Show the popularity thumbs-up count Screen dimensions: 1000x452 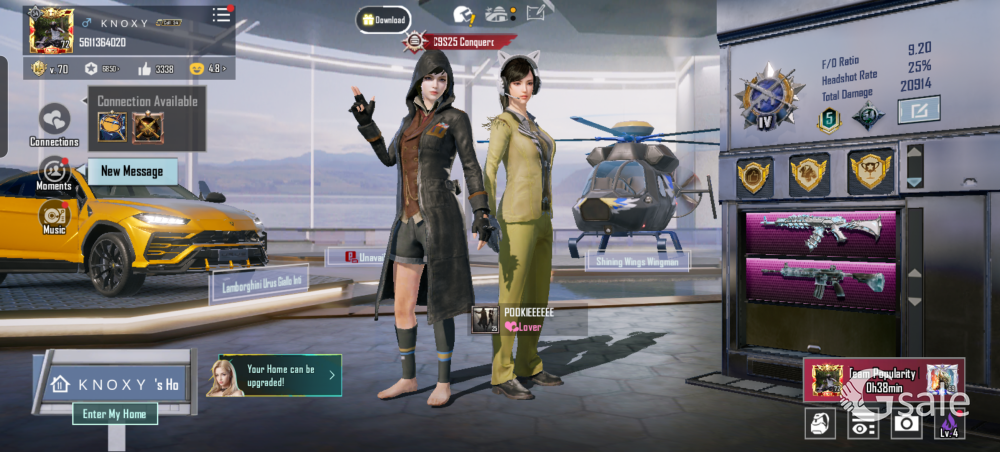[x=155, y=69]
